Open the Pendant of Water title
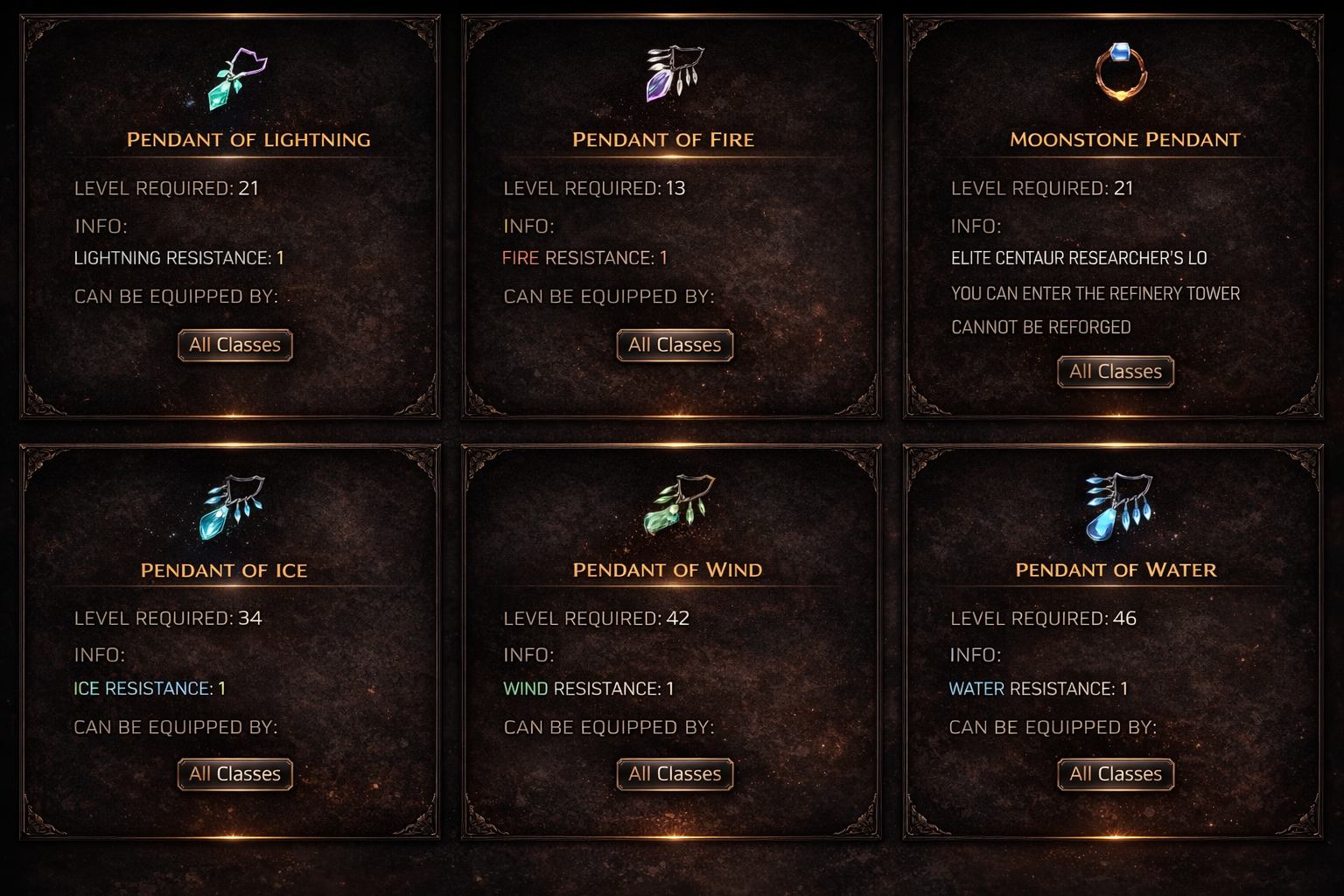The height and width of the screenshot is (896, 1344). pyautogui.click(x=1116, y=570)
